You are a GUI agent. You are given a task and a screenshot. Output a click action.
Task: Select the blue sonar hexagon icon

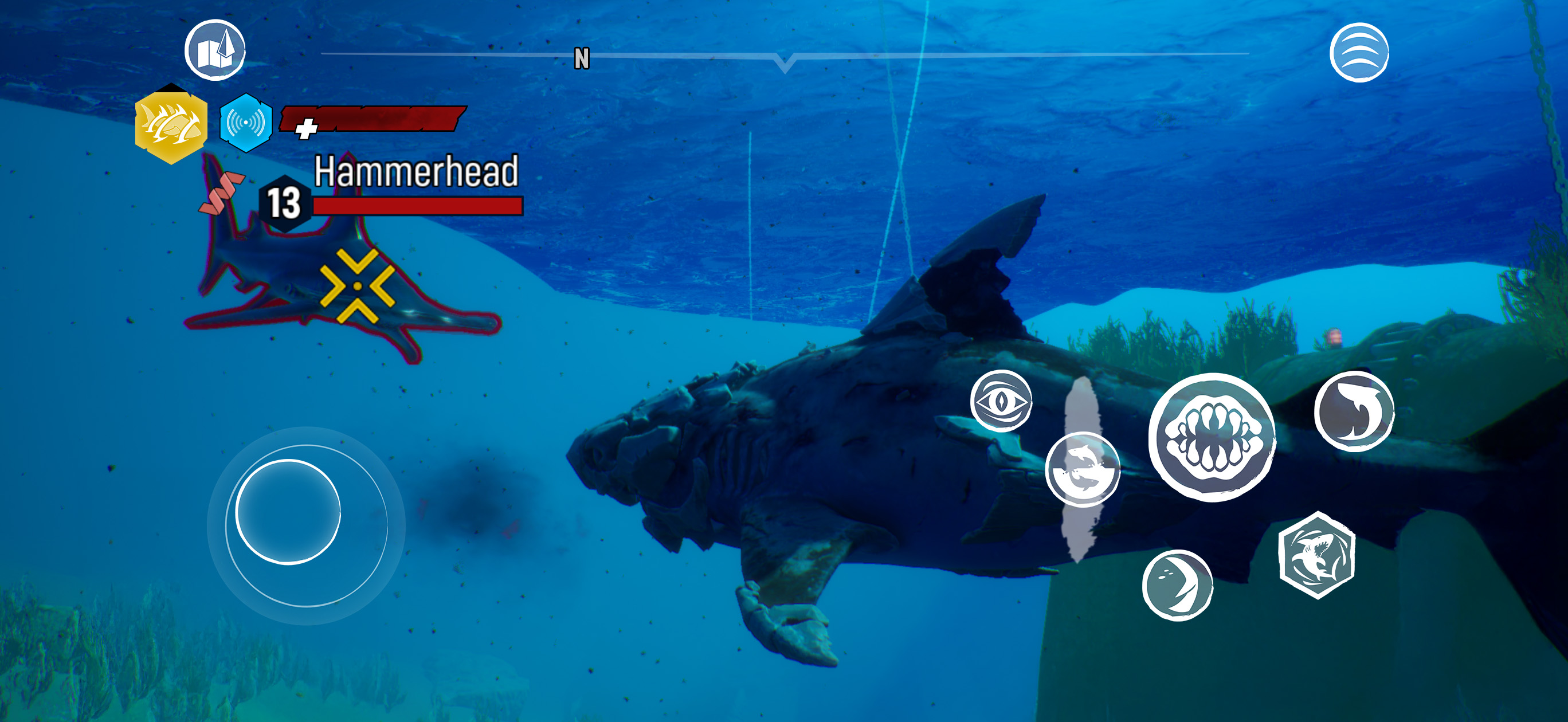pos(245,123)
